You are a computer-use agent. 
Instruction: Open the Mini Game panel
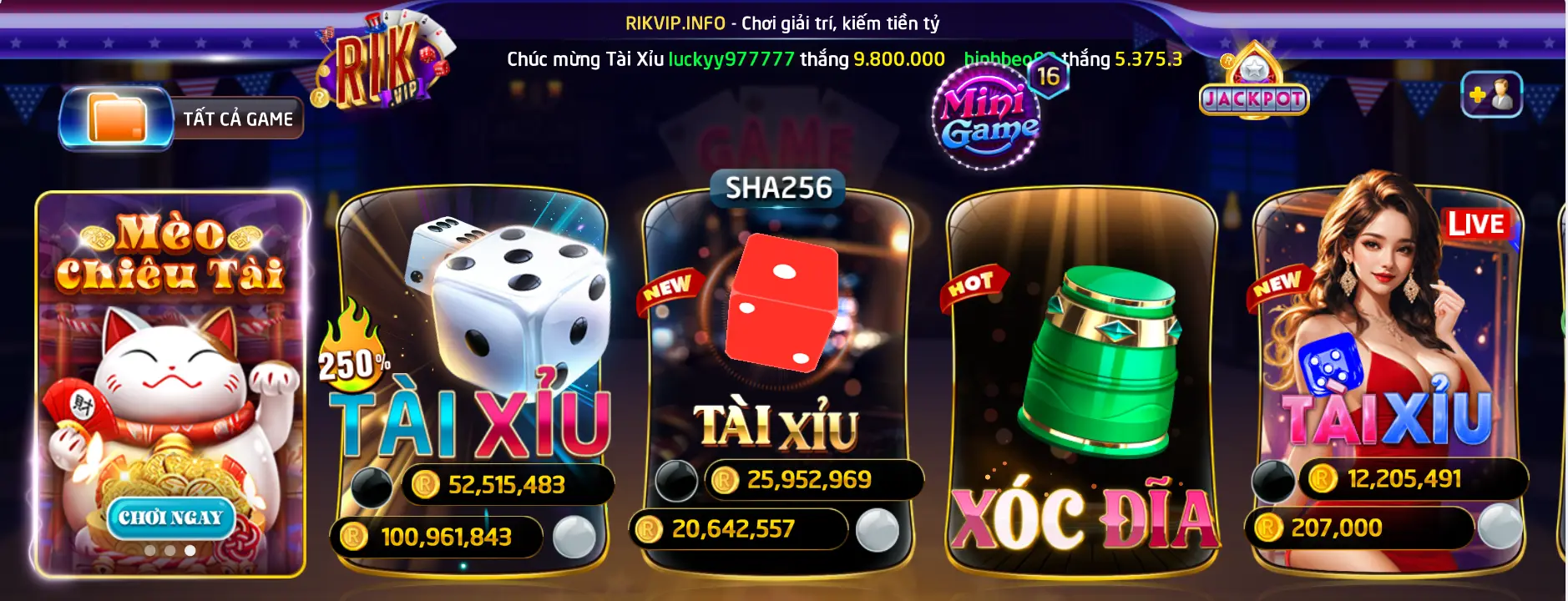[x=985, y=113]
